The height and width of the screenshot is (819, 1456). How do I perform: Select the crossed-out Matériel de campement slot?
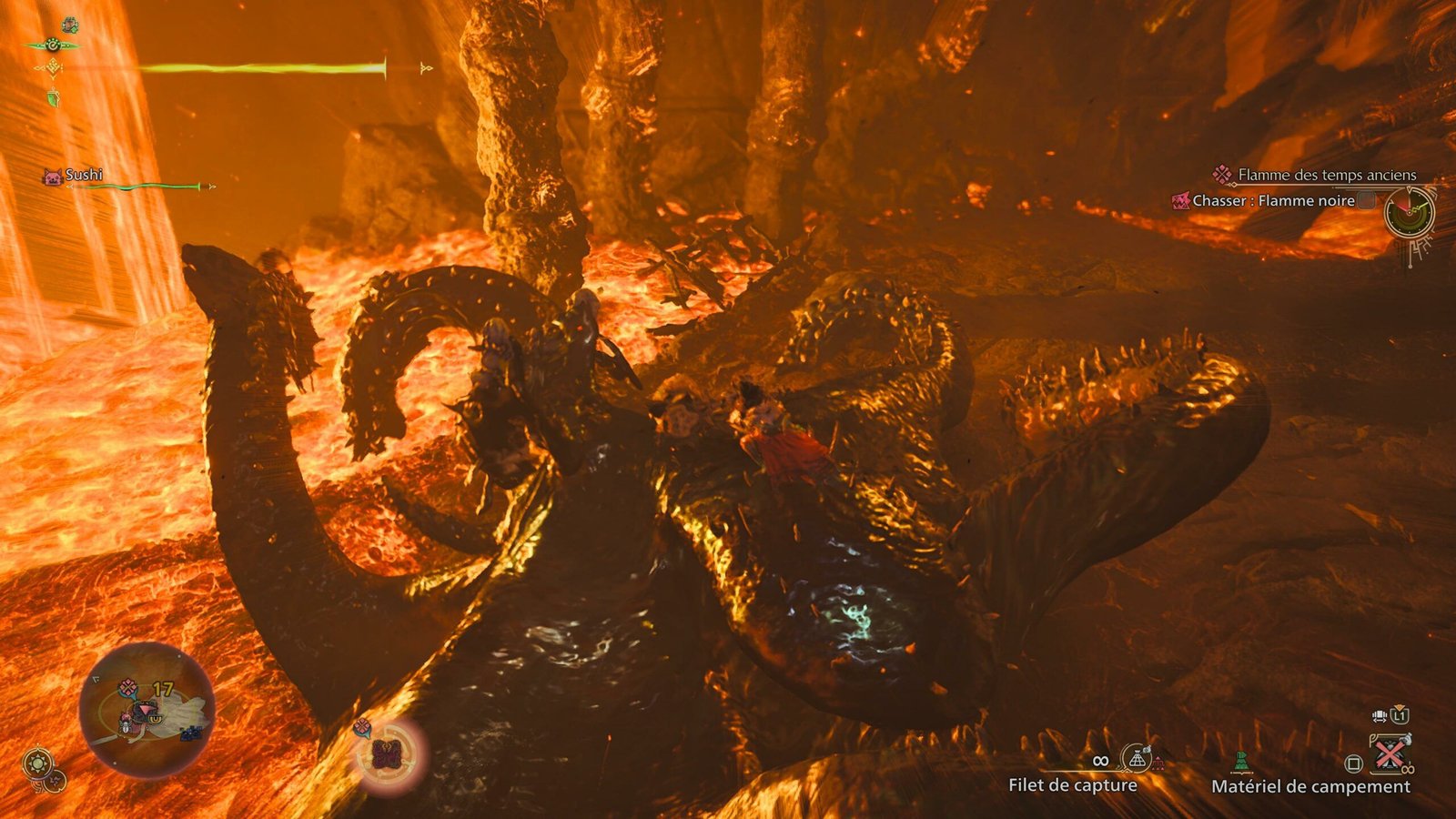click(1390, 753)
